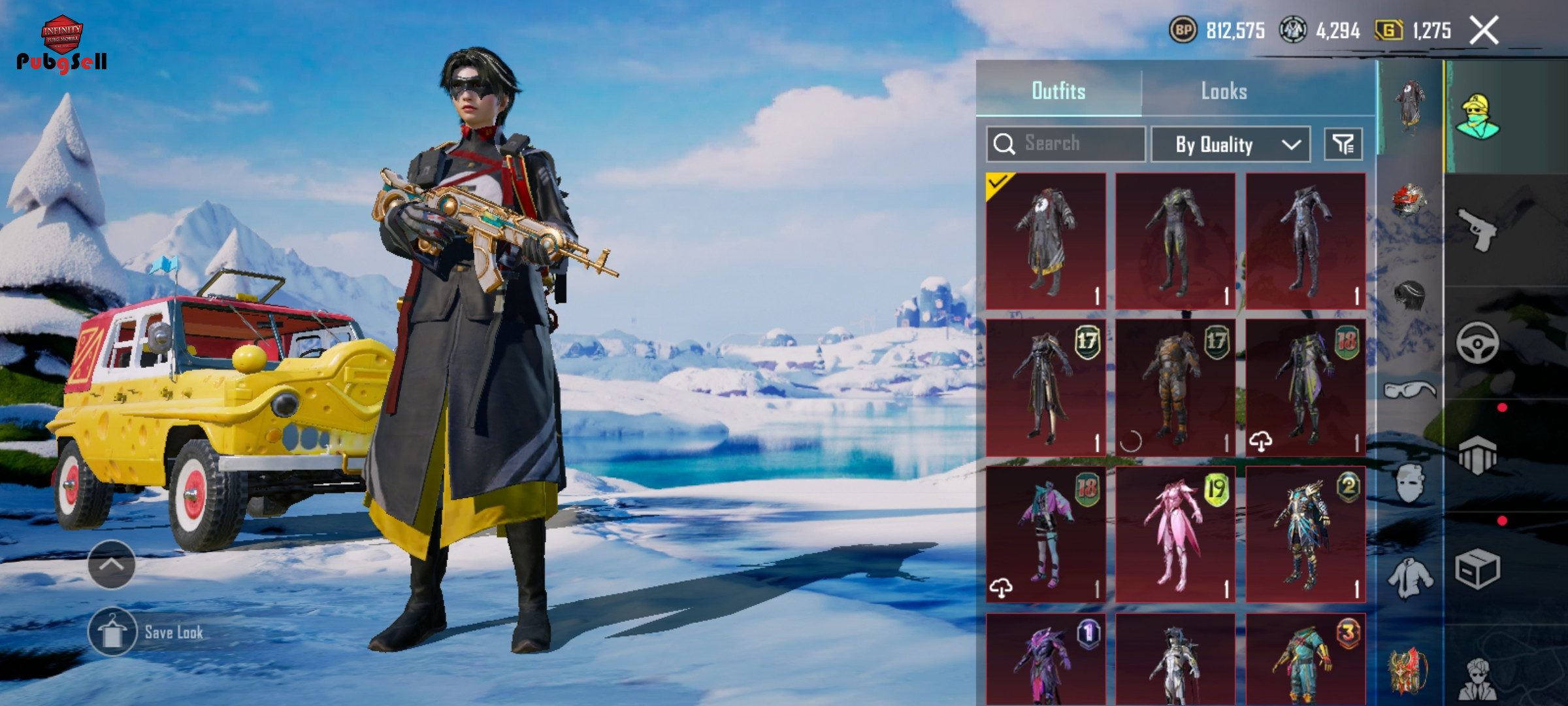Switch to the Looks tab
Image resolution: width=1568 pixels, height=706 pixels.
click(1224, 91)
